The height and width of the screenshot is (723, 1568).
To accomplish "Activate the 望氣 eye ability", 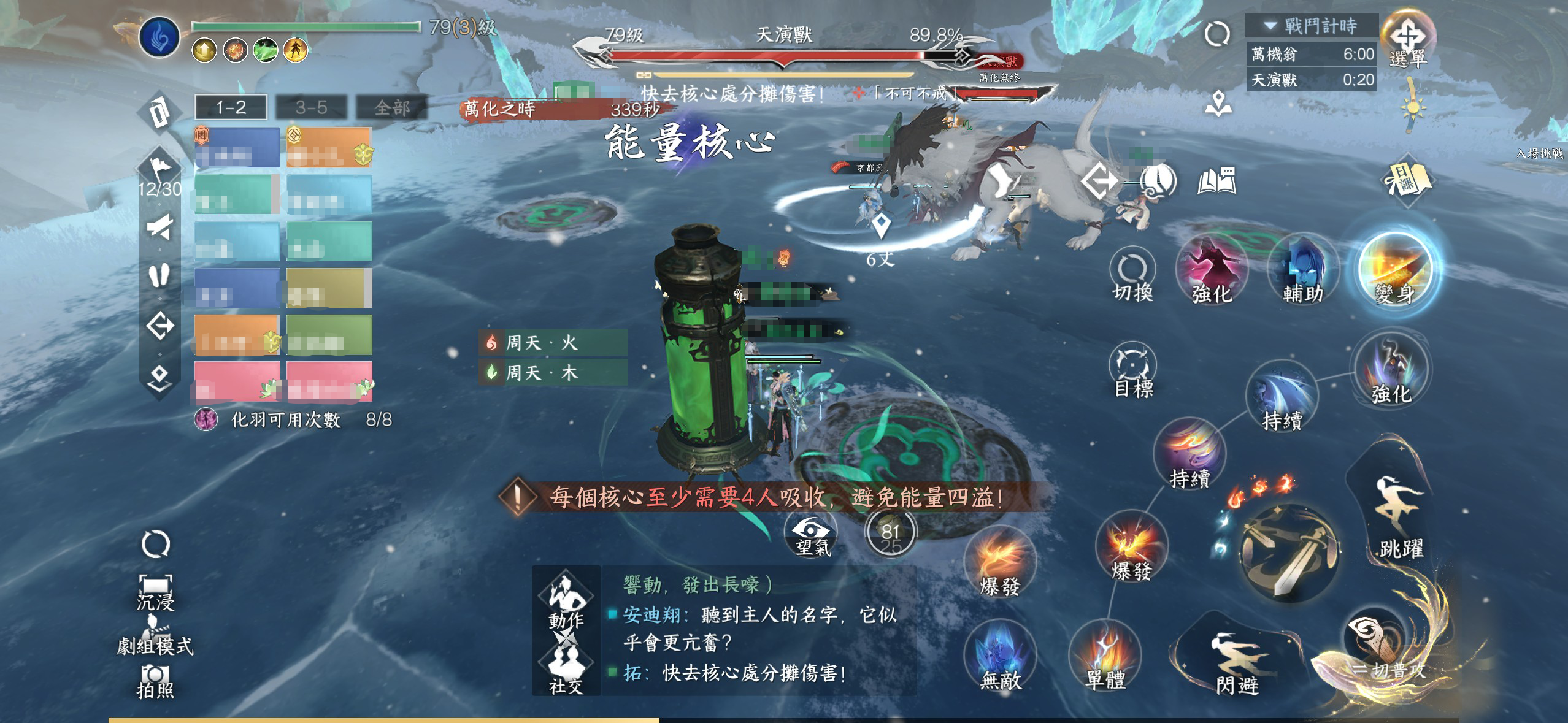I will pyautogui.click(x=812, y=535).
